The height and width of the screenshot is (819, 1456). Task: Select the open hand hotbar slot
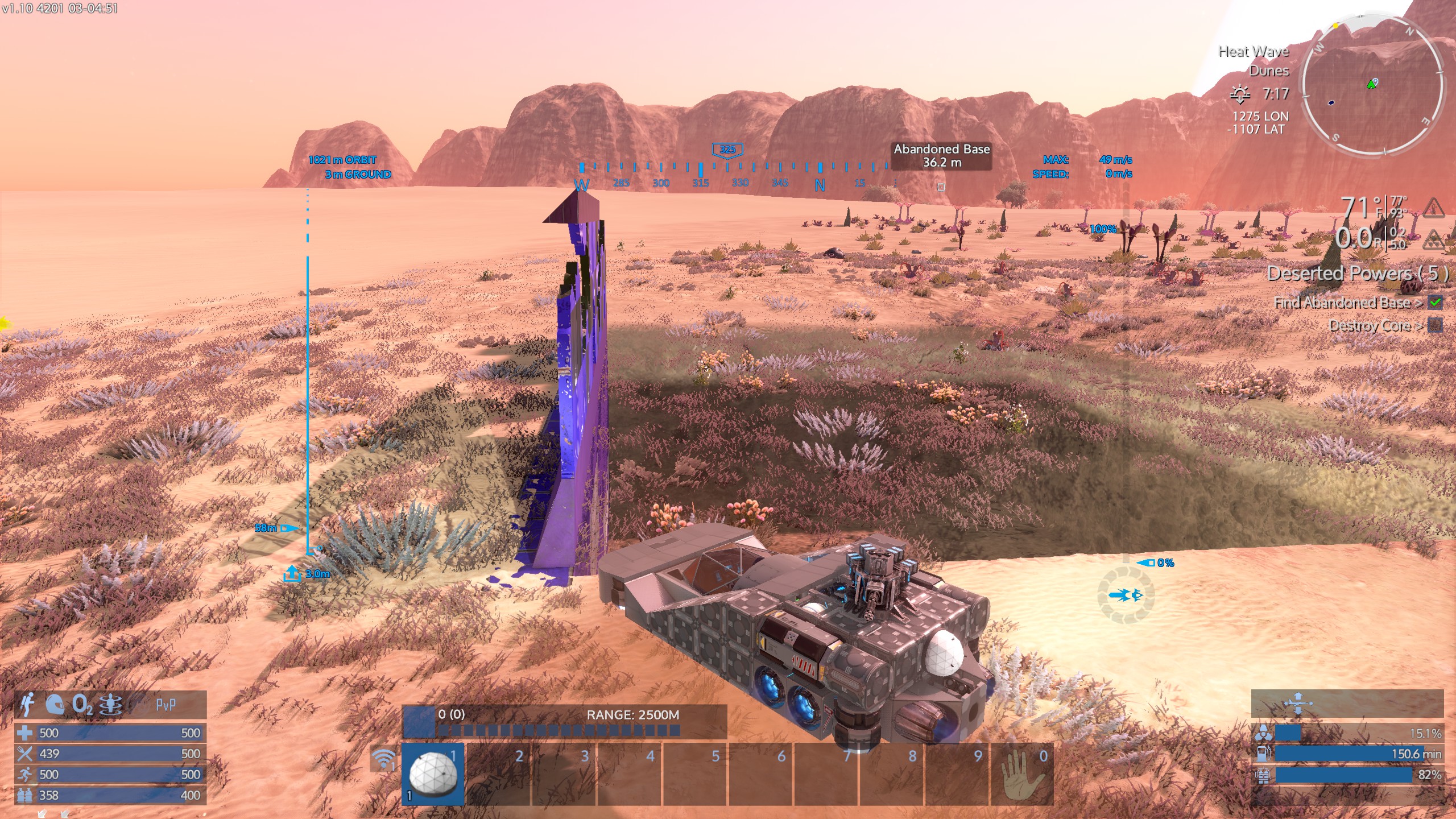(1022, 774)
